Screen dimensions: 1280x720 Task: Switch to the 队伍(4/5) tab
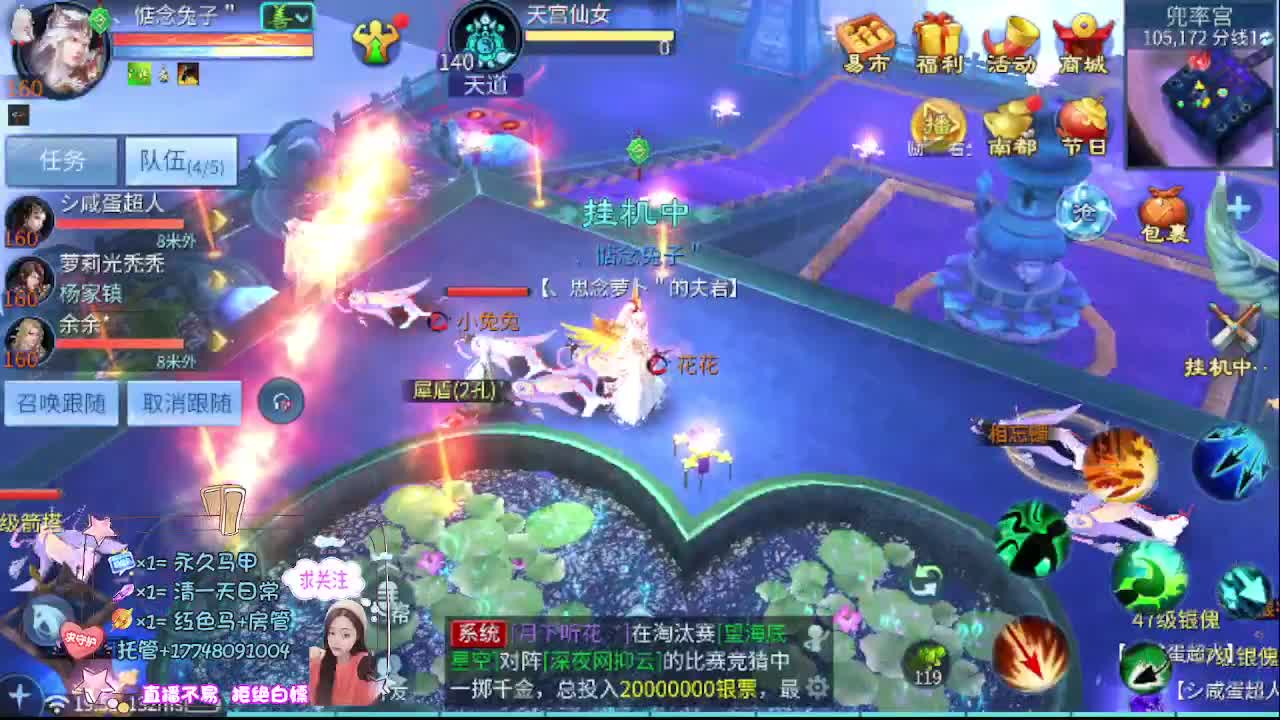tap(180, 160)
